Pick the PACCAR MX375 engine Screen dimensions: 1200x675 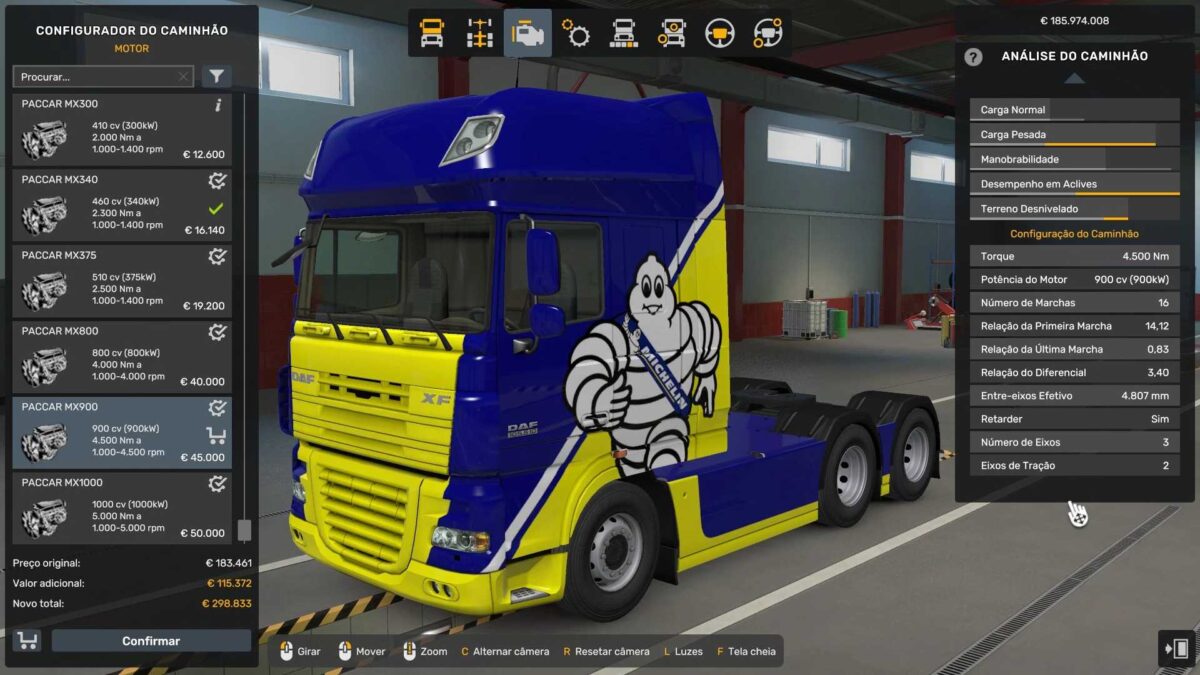tap(122, 282)
